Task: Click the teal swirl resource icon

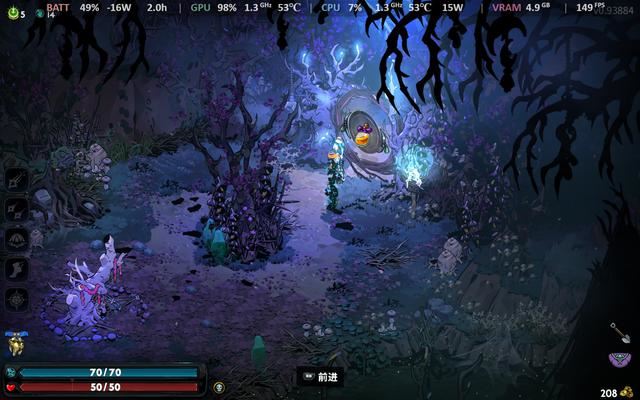Action: [39, 13]
